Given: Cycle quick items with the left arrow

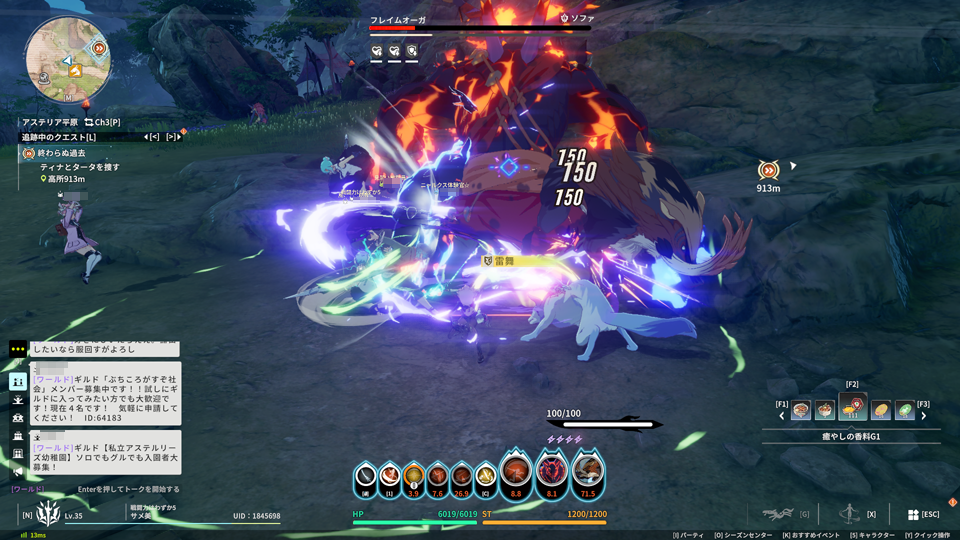Looking at the screenshot, I should click(782, 415).
